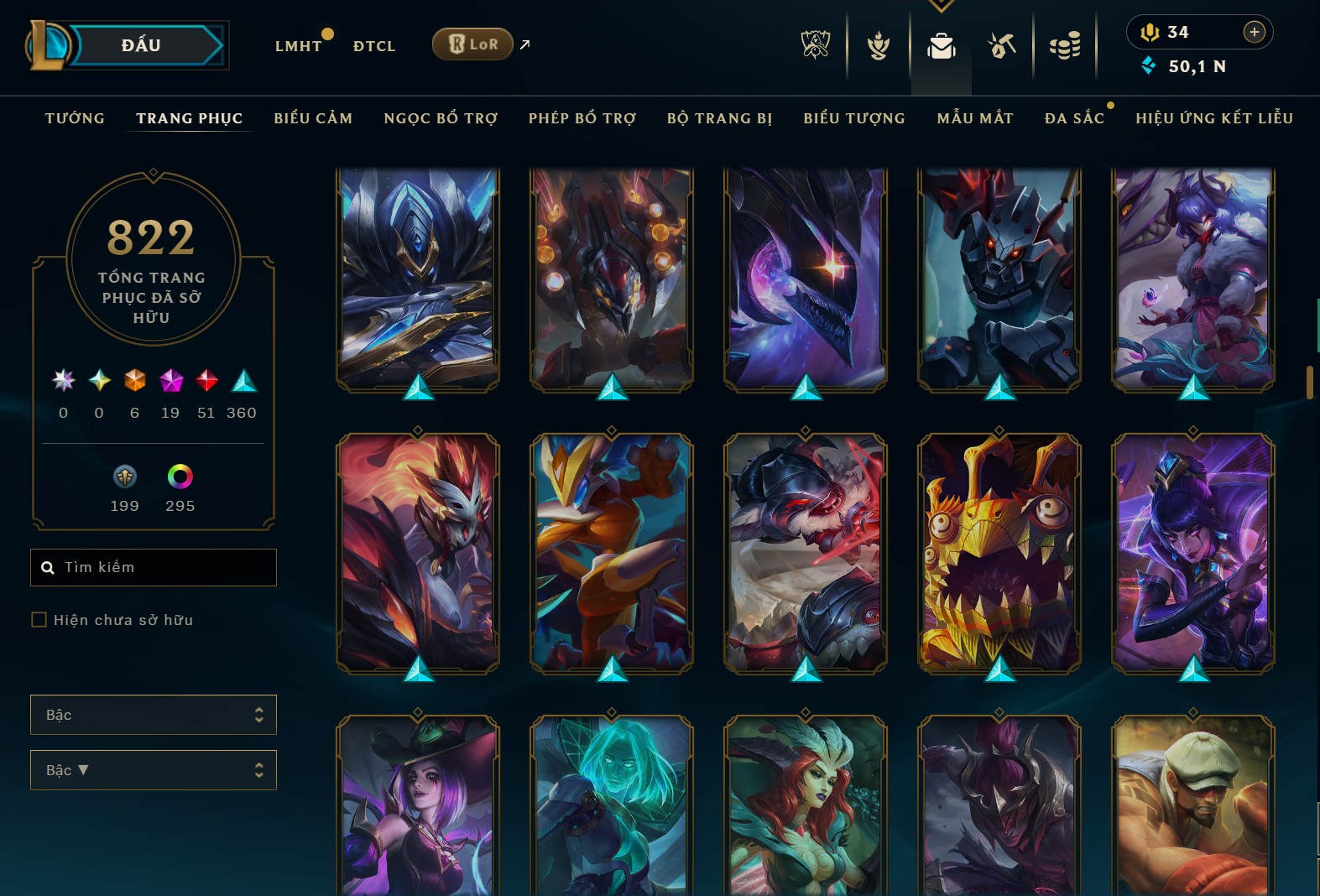1320x896 pixels.
Task: Open the BIỂU TƯỢNG tab
Action: click(854, 118)
